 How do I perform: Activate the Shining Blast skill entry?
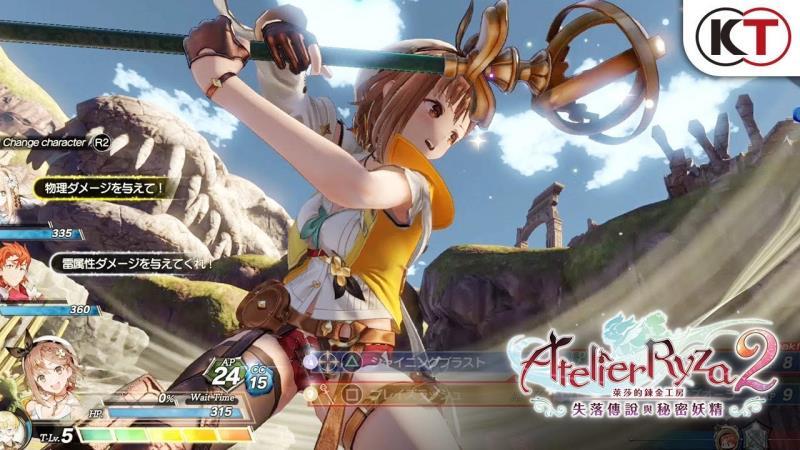tap(418, 362)
